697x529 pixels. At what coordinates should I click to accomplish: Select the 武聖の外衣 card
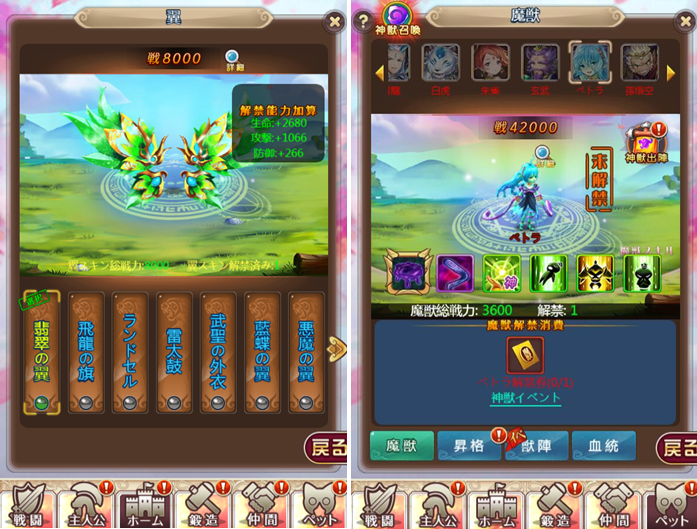[219, 352]
